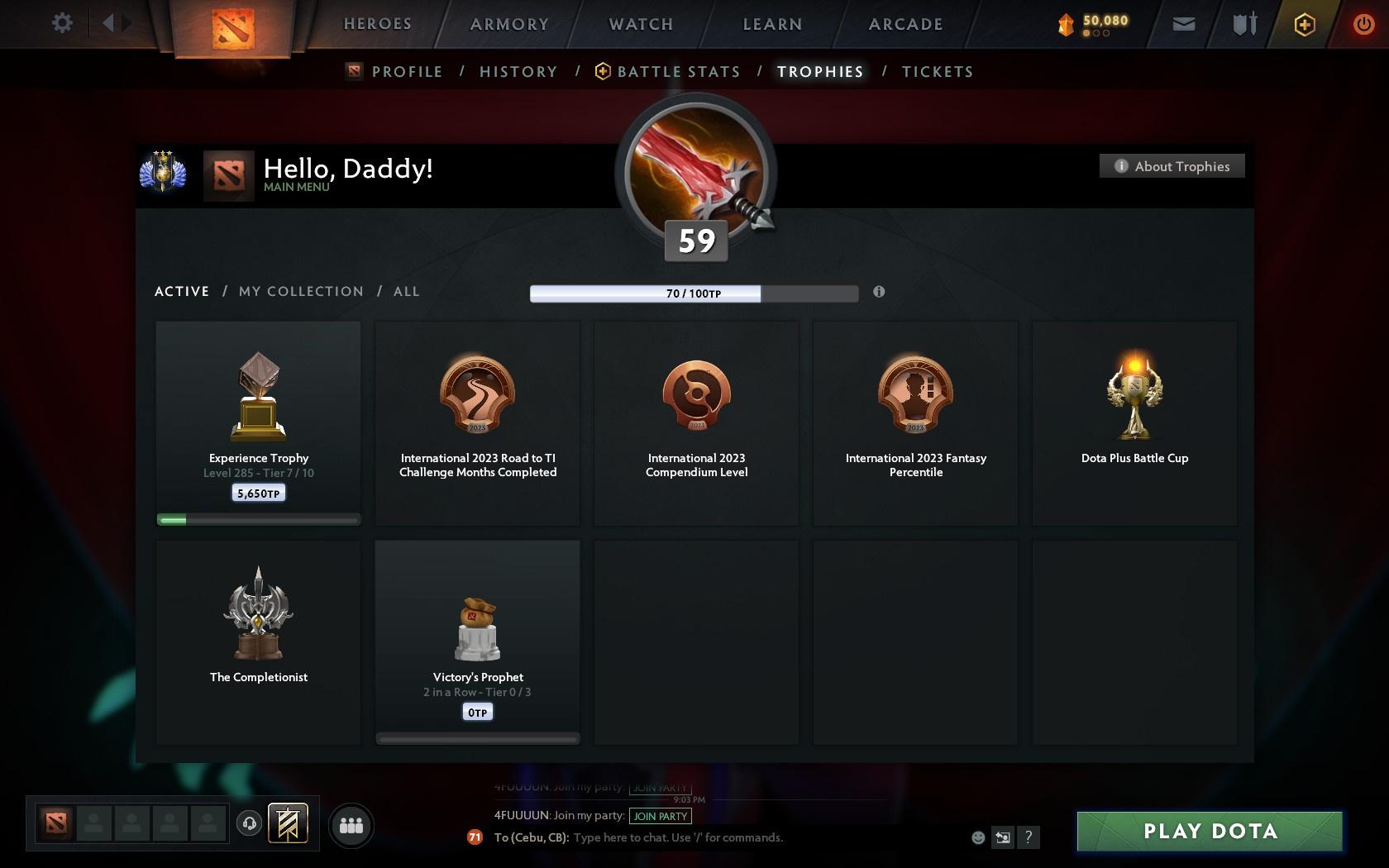This screenshot has height=868, width=1389.
Task: Switch to the MY COLLECTION tab
Action: click(x=300, y=291)
